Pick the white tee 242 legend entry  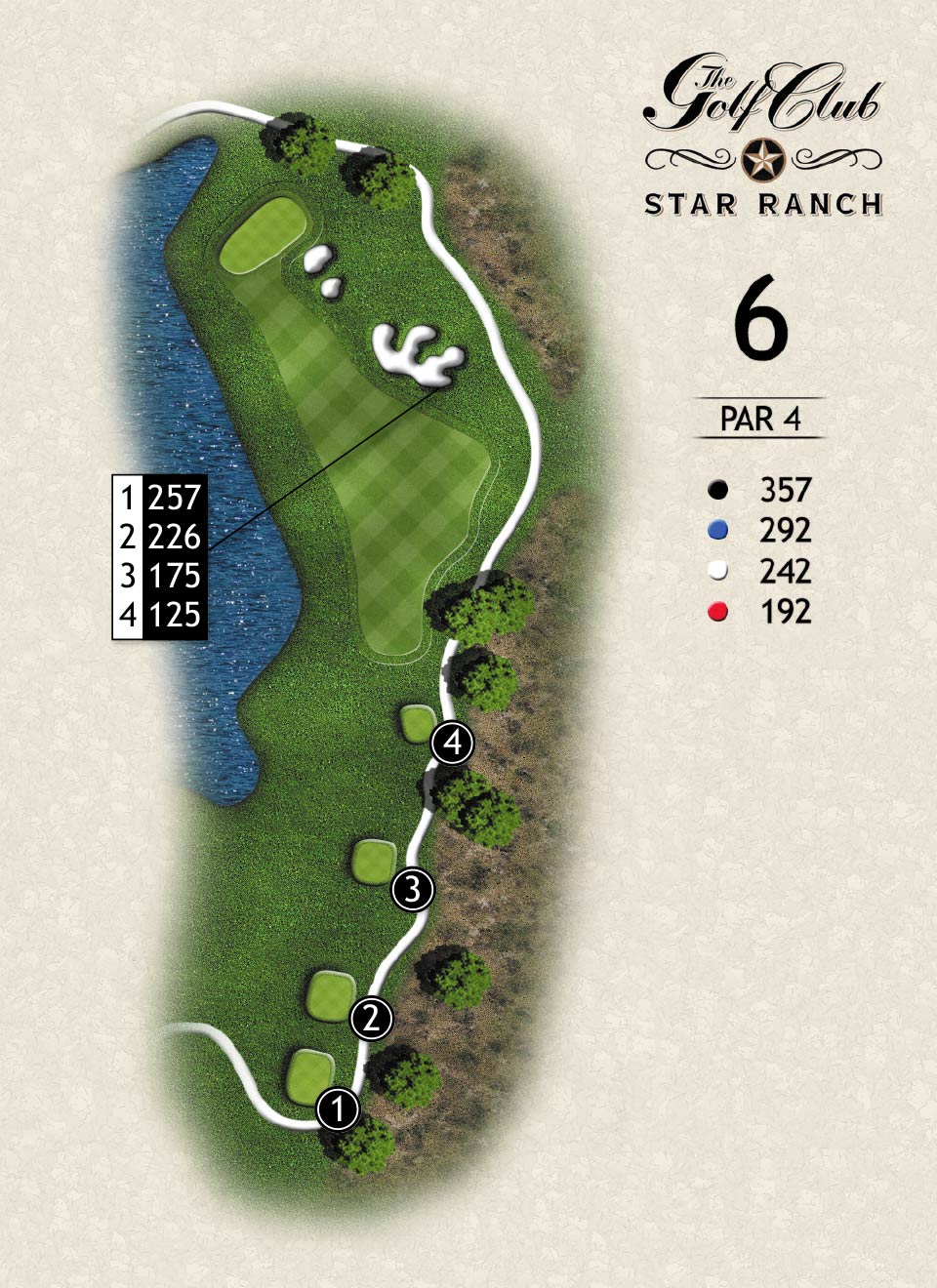761,572
